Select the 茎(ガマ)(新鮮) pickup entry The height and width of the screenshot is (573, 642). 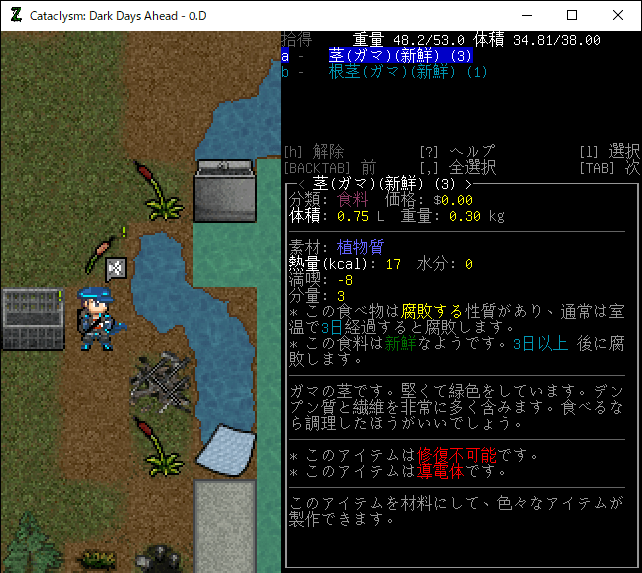click(400, 56)
